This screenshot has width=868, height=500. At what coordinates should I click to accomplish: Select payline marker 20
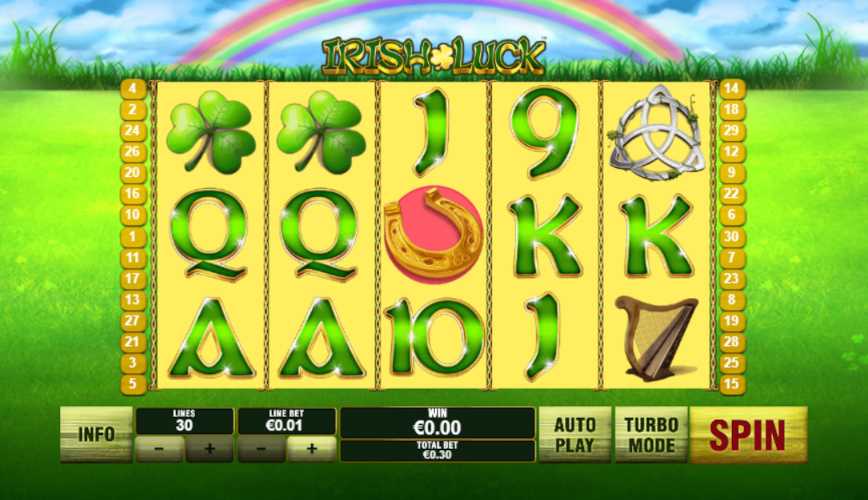(x=133, y=172)
